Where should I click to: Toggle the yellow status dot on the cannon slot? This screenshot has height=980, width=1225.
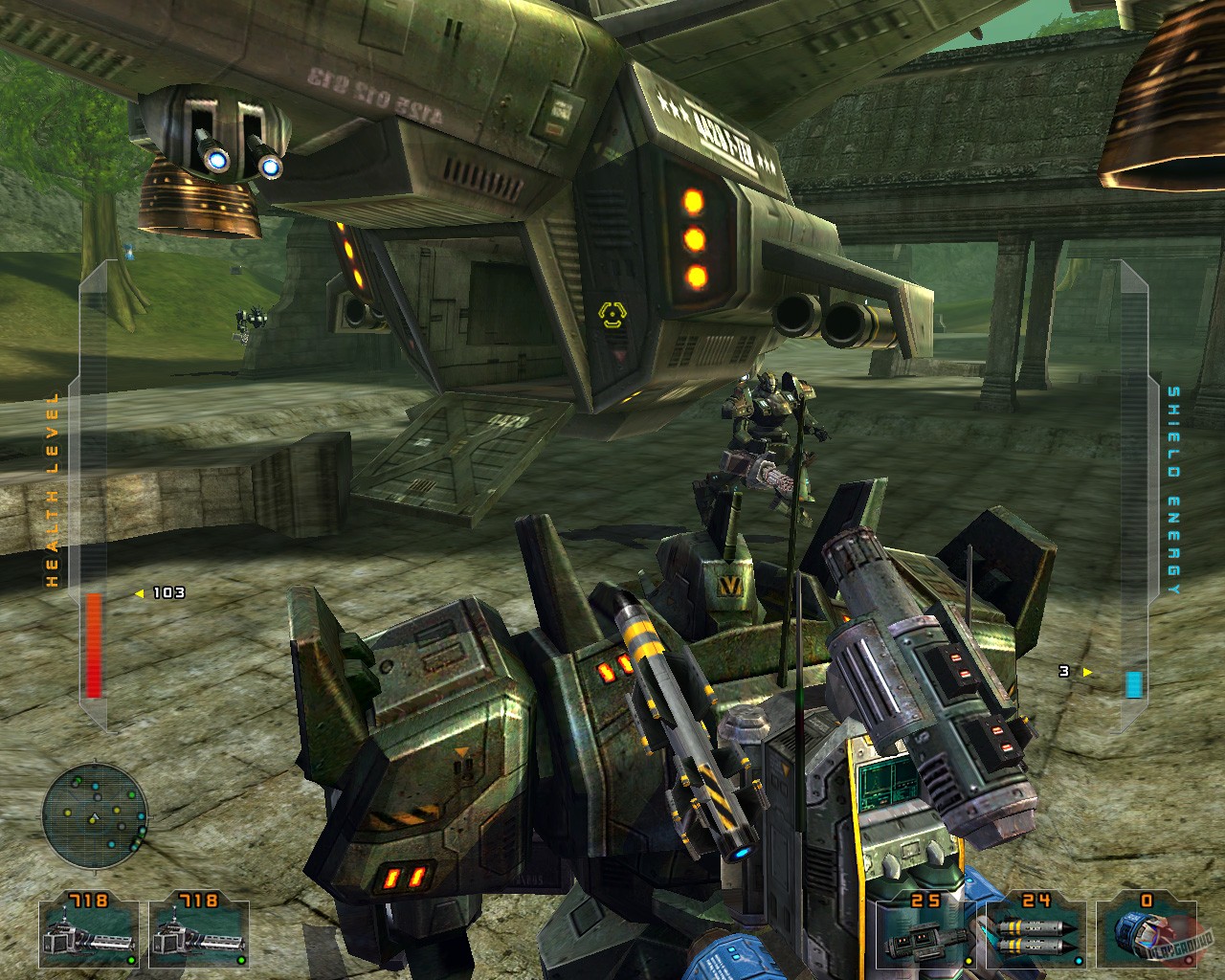coord(969,961)
